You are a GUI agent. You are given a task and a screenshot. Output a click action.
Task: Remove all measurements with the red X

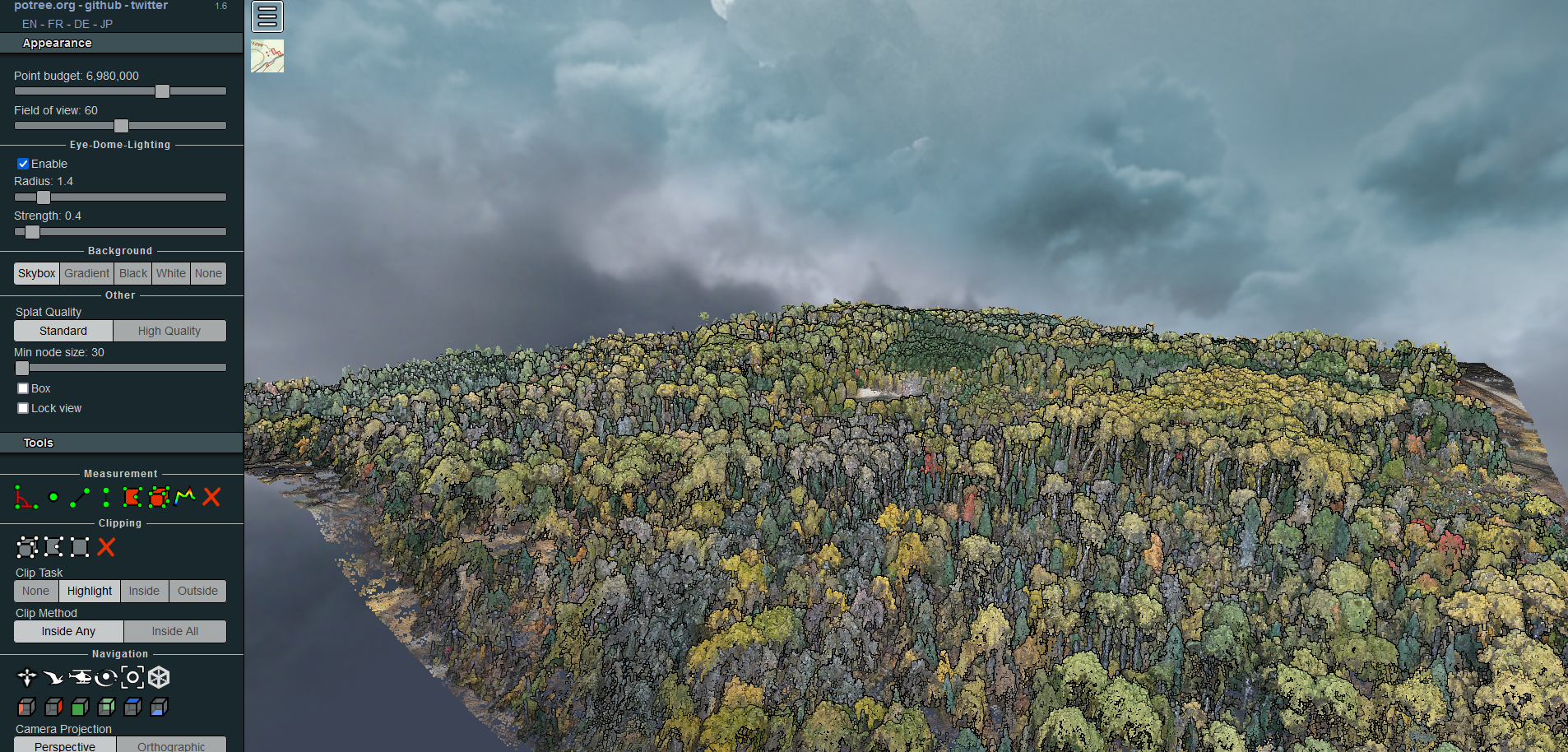[x=211, y=497]
